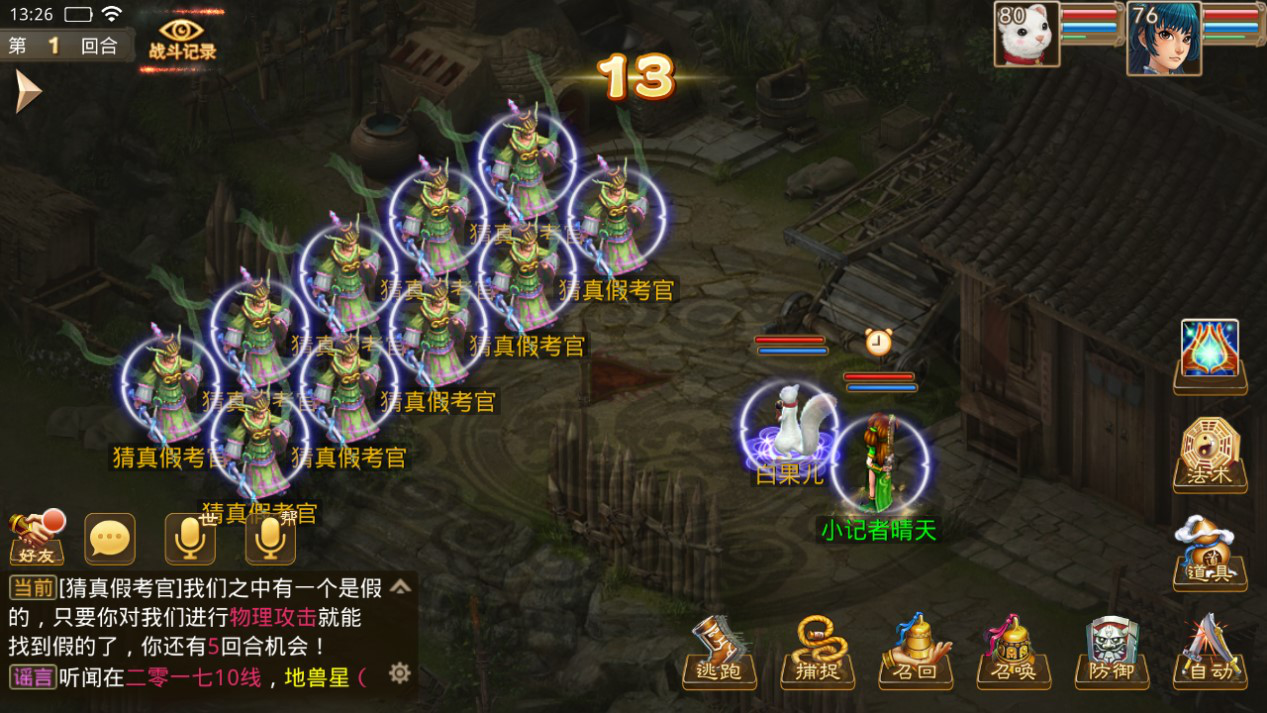The height and width of the screenshot is (713, 1267).
Task: Choose the Defend (防御) command
Action: pyautogui.click(x=1111, y=654)
